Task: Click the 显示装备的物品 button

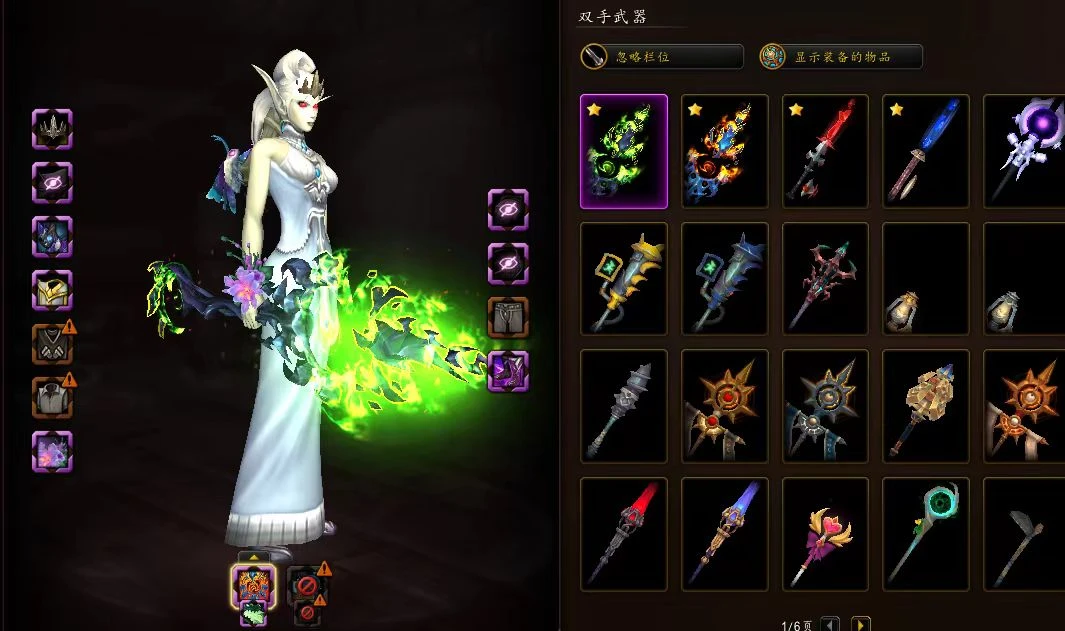Action: pos(840,57)
